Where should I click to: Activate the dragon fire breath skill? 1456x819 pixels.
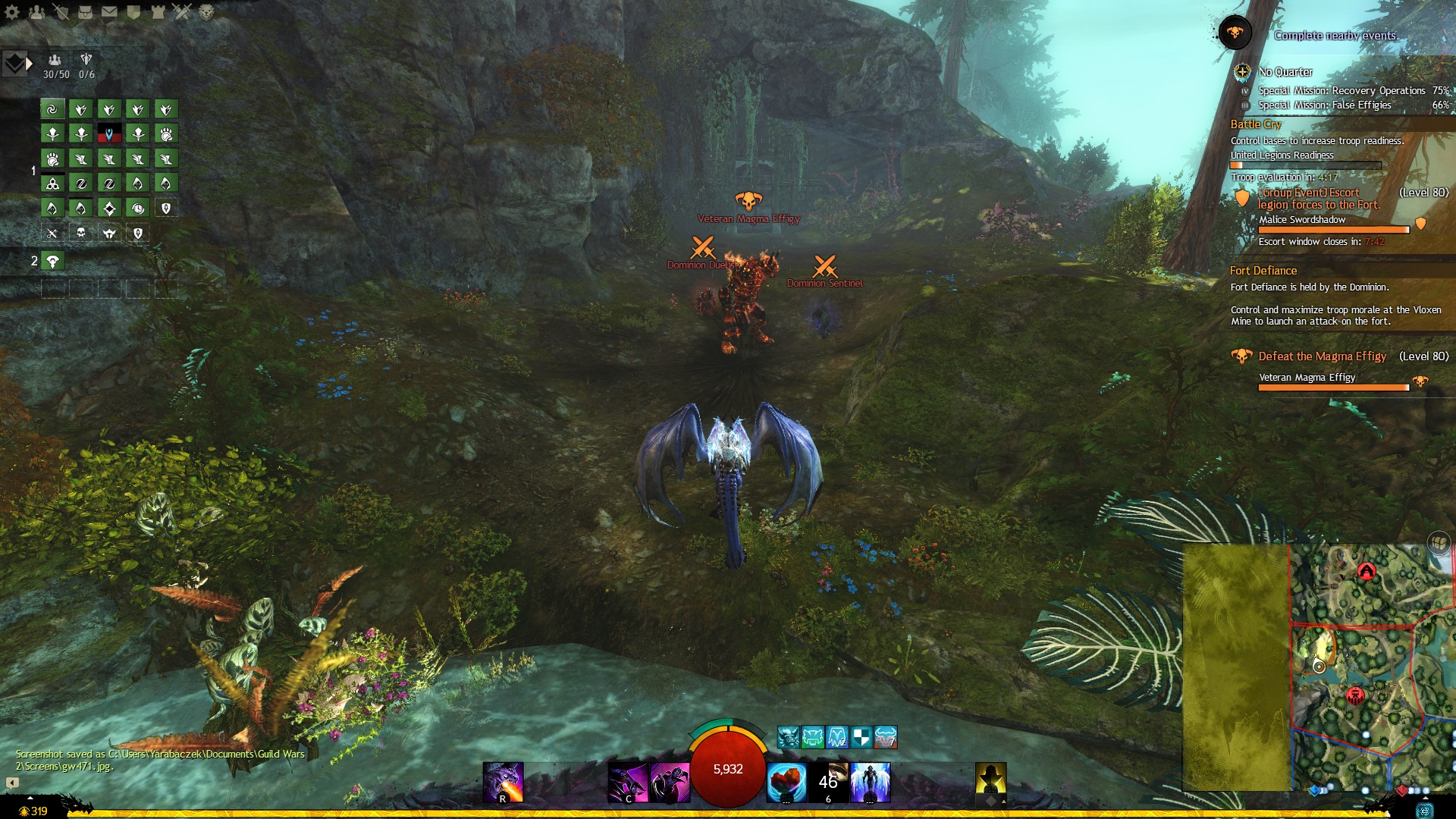(504, 783)
